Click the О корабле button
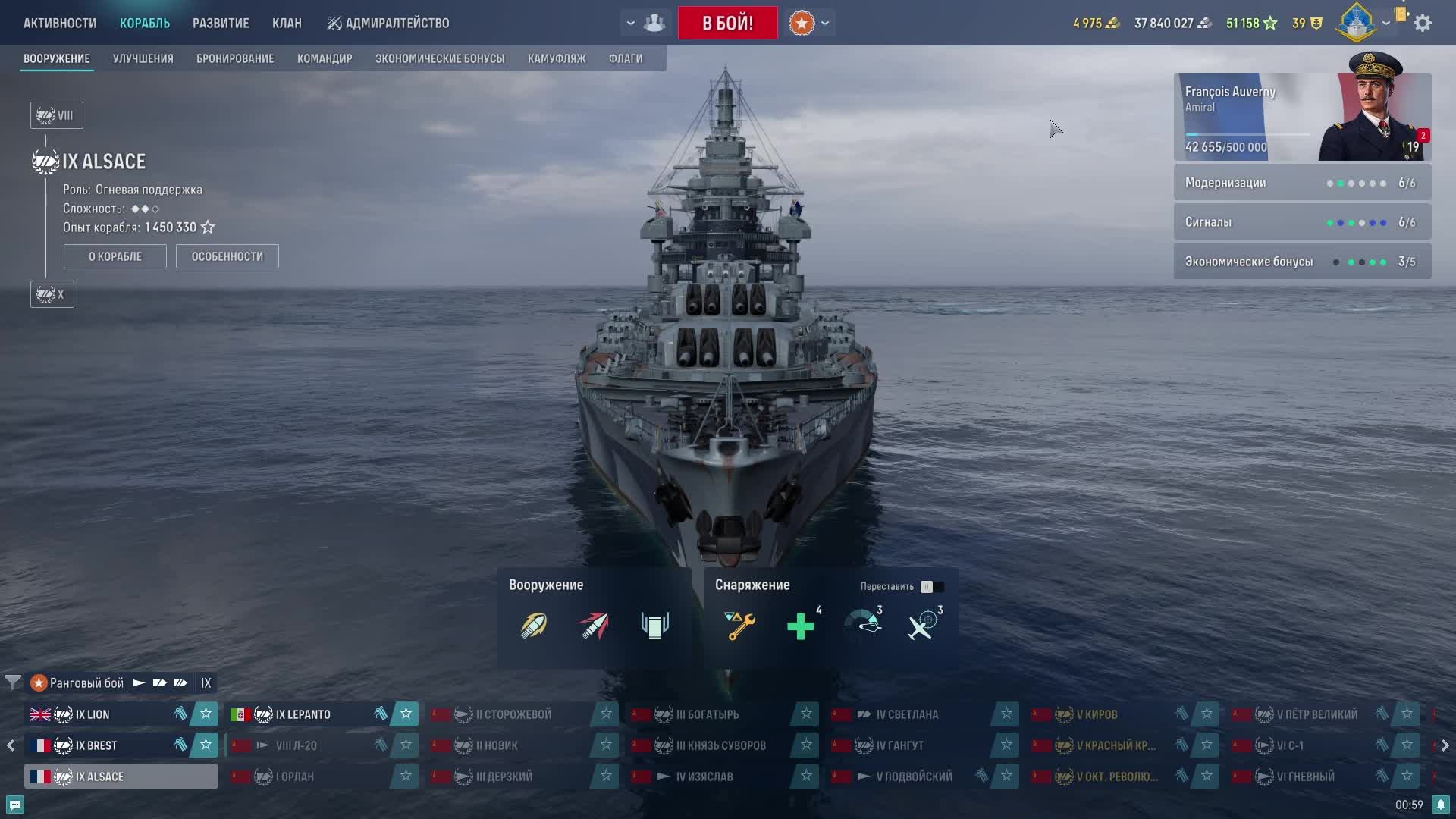 (x=115, y=256)
